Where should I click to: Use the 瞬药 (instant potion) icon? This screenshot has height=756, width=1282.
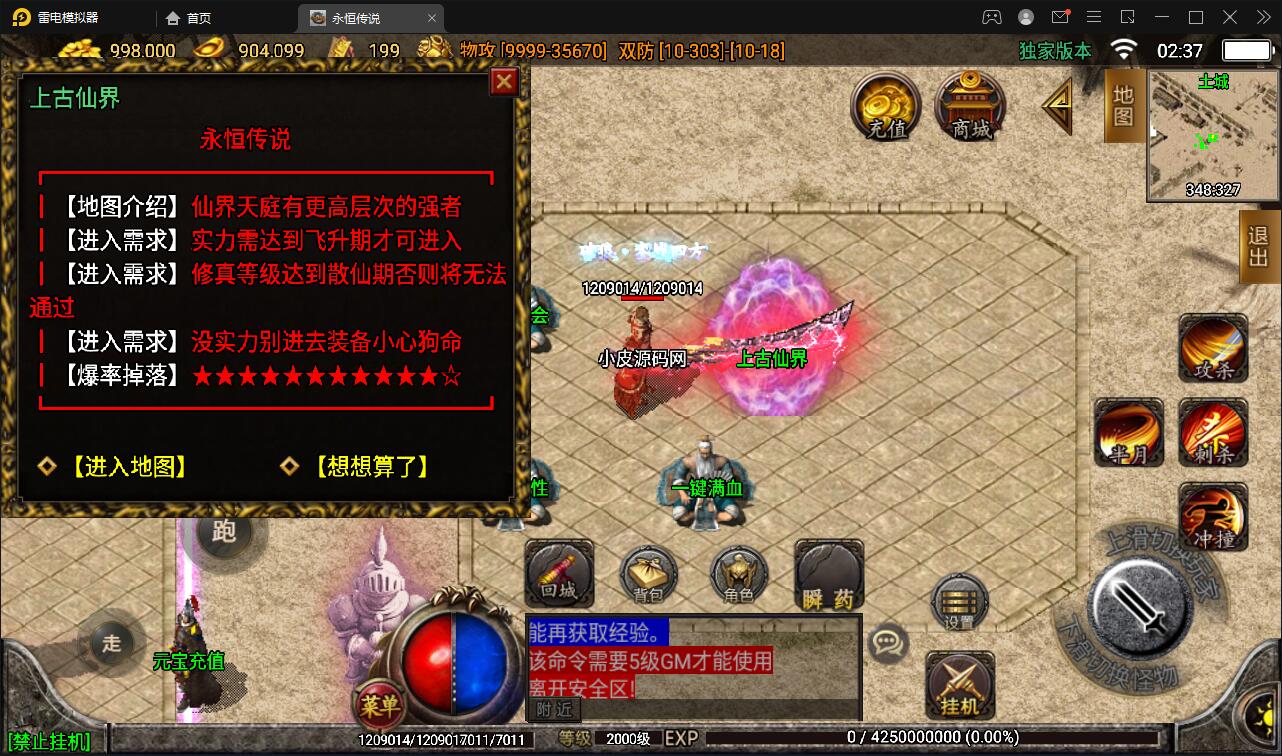tap(827, 575)
